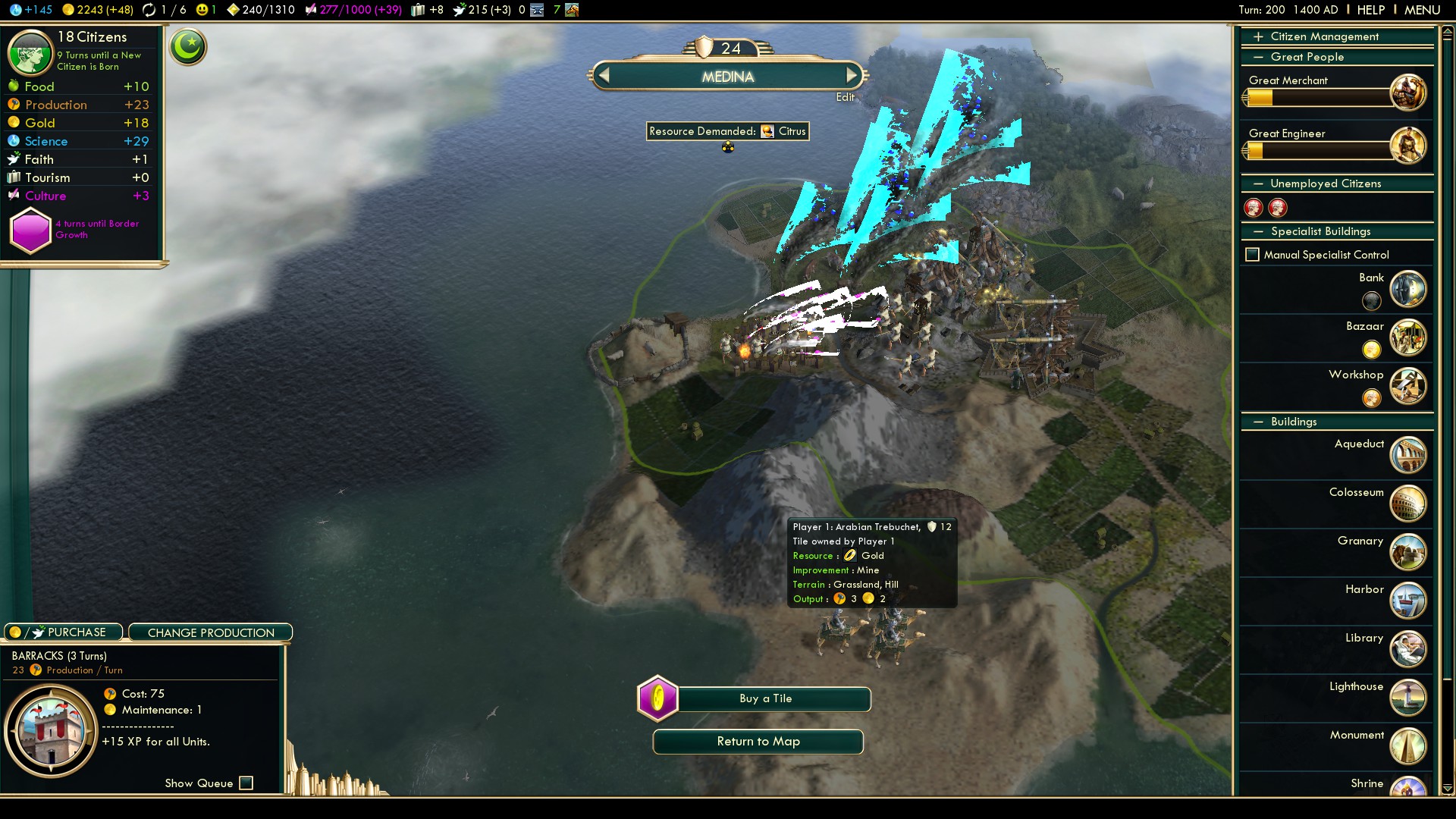Edit the city name Medina
Image resolution: width=1456 pixels, height=819 pixels.
[845, 97]
